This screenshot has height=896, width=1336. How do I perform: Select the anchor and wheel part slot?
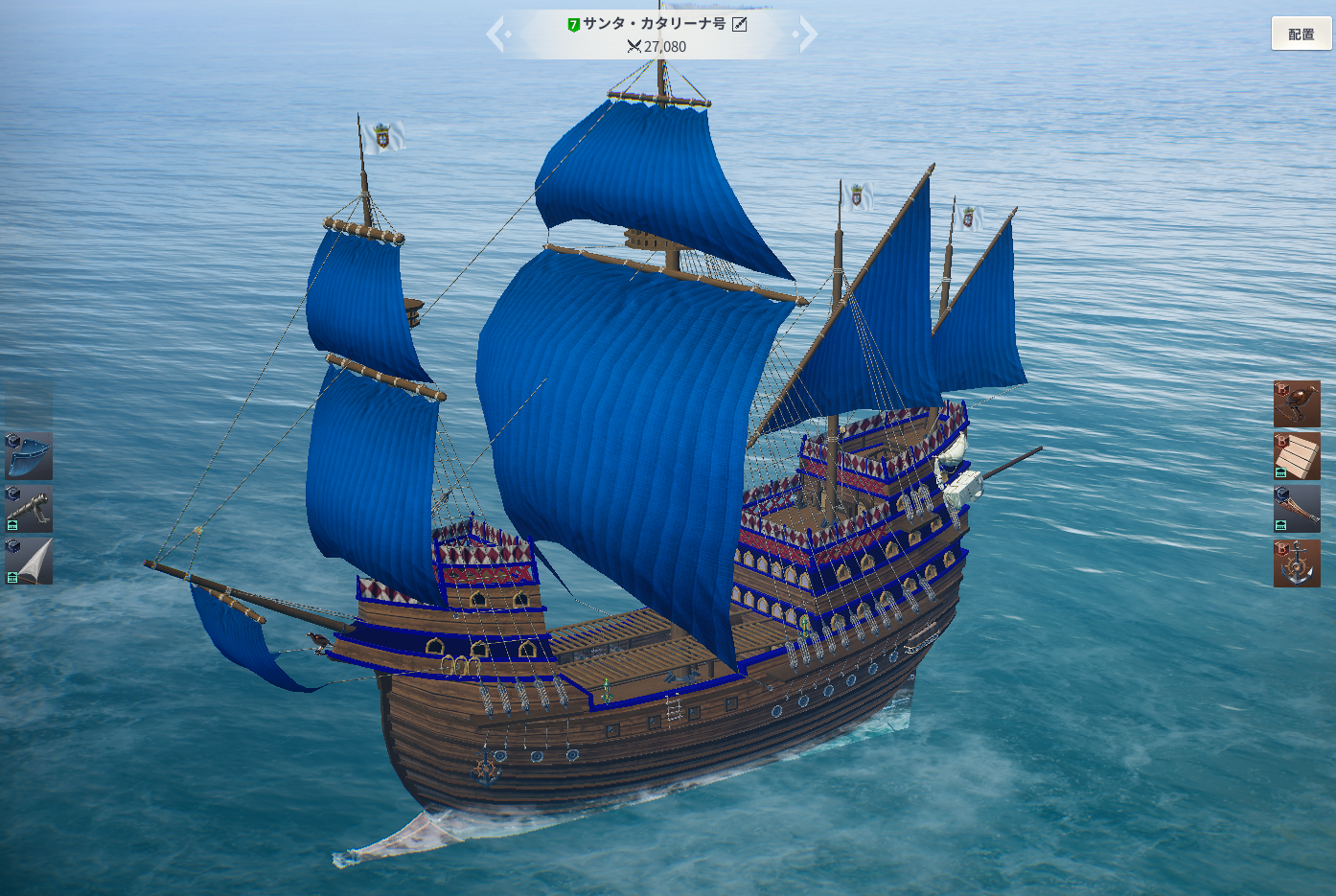pyautogui.click(x=1297, y=563)
